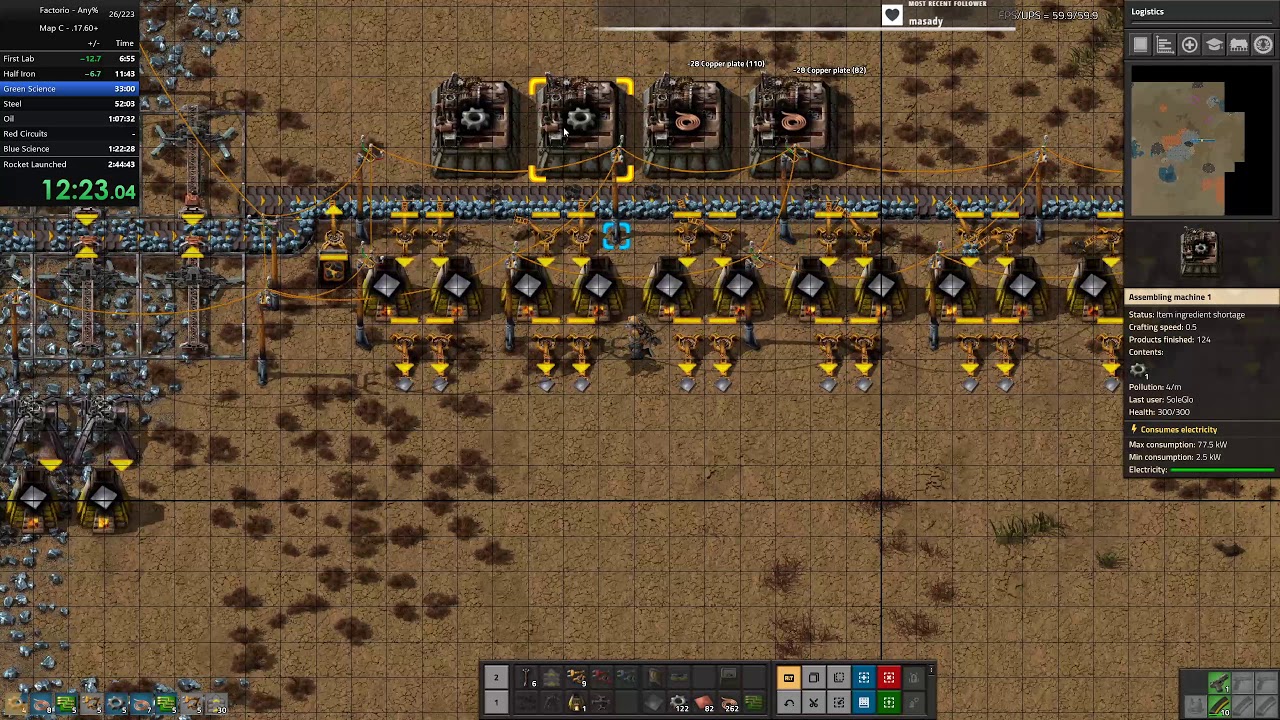Select the copper plate hotbar slot
This screenshot has height=720, width=1280.
tap(704, 703)
